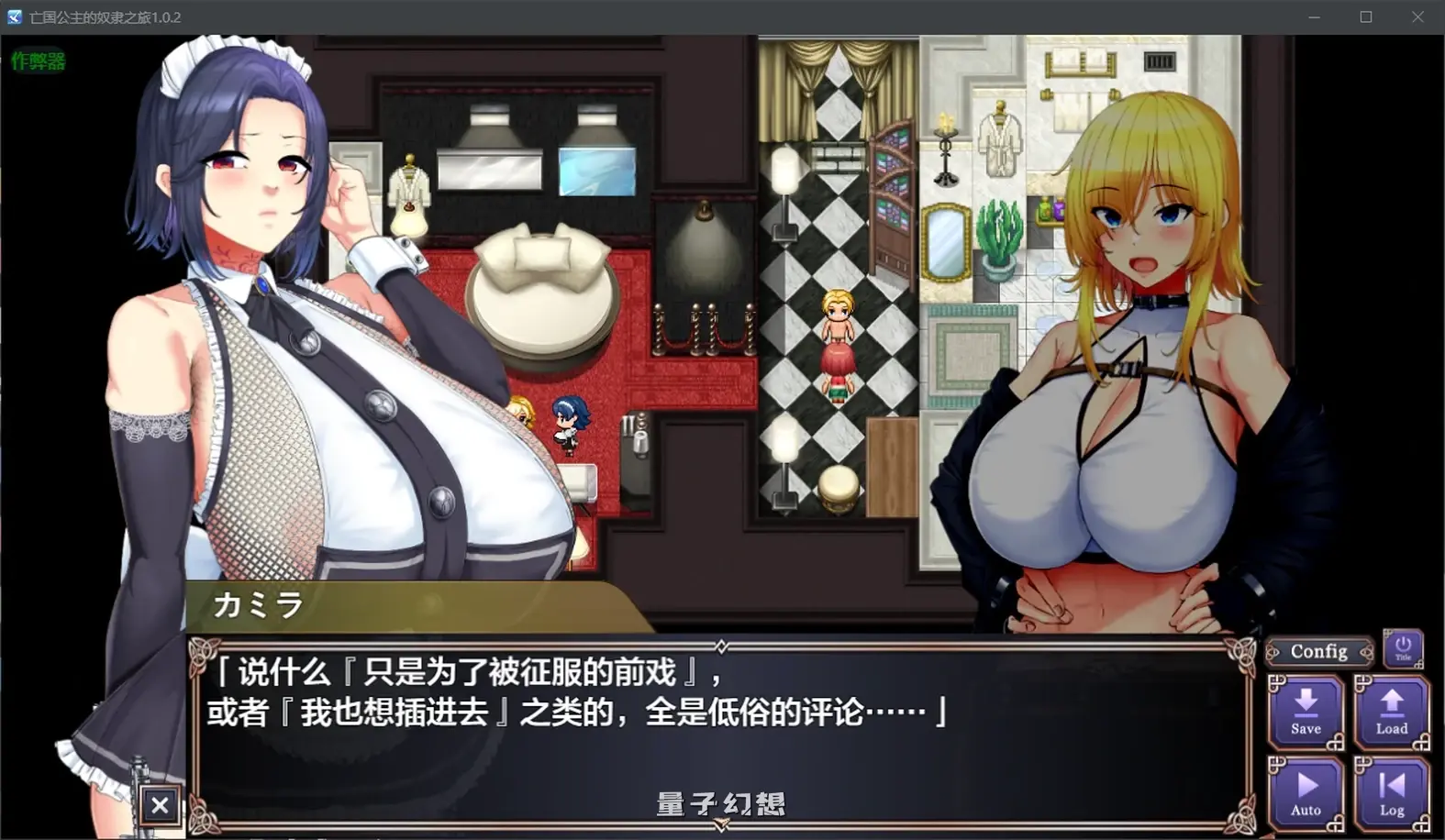Toggle the 作弊器 cheat overlay

(x=39, y=62)
